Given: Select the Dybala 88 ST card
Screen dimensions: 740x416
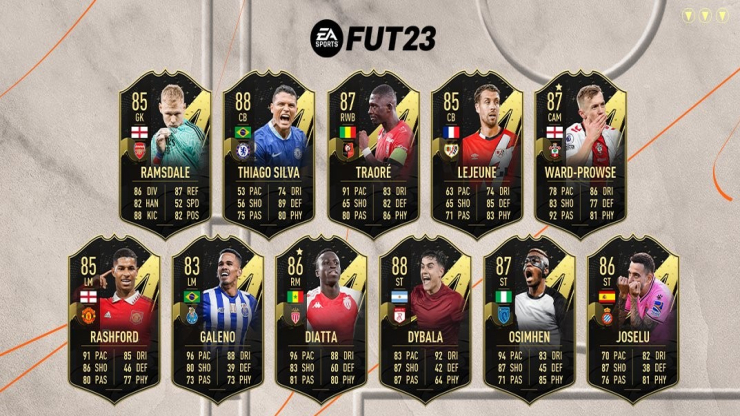Looking at the screenshot, I should (424, 315).
